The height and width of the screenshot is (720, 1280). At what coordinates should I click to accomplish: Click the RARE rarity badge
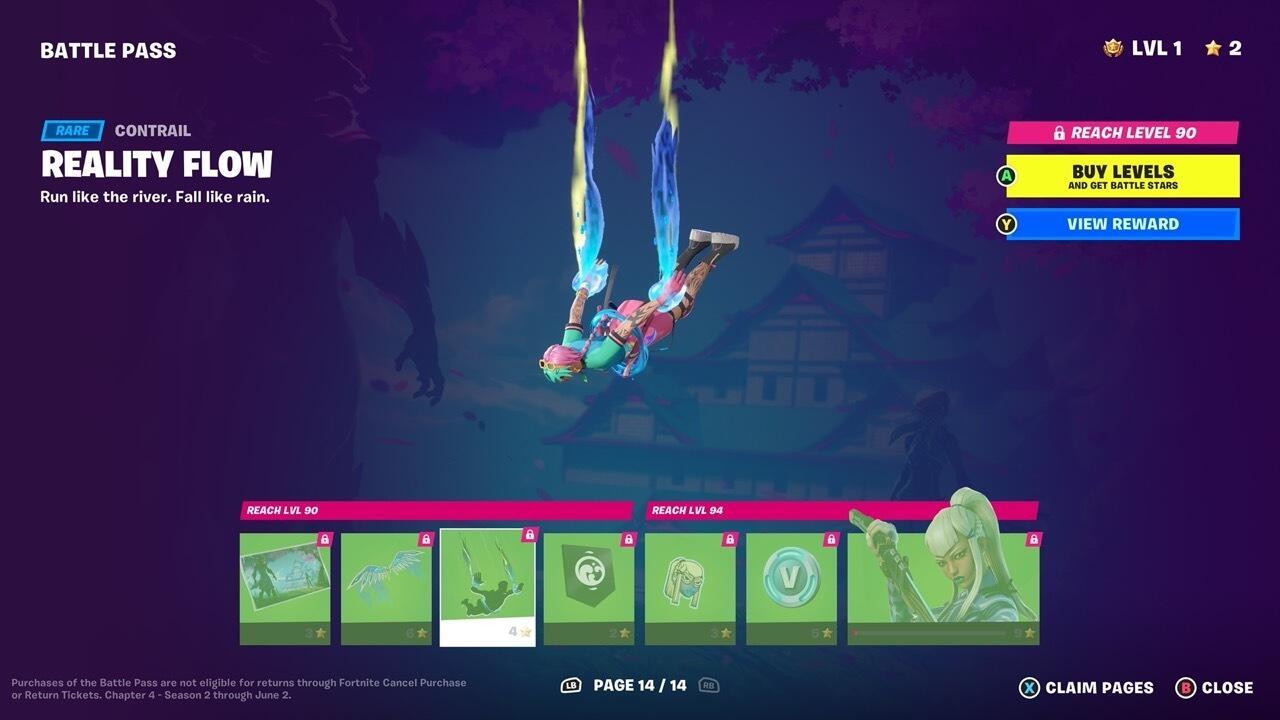(70, 130)
